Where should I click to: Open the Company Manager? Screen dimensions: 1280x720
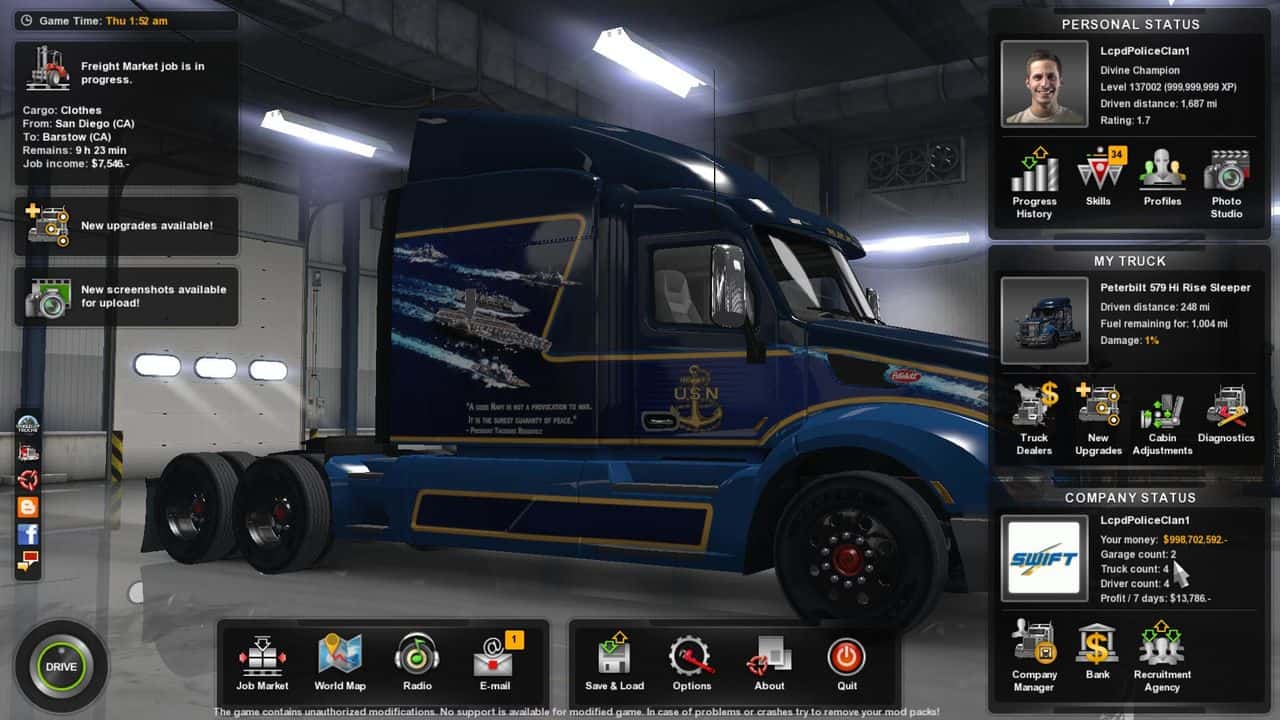tap(1034, 655)
